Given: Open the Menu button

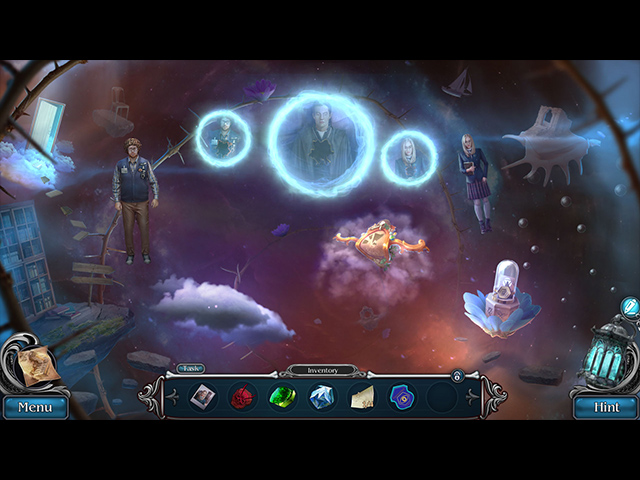Looking at the screenshot, I should (x=35, y=408).
